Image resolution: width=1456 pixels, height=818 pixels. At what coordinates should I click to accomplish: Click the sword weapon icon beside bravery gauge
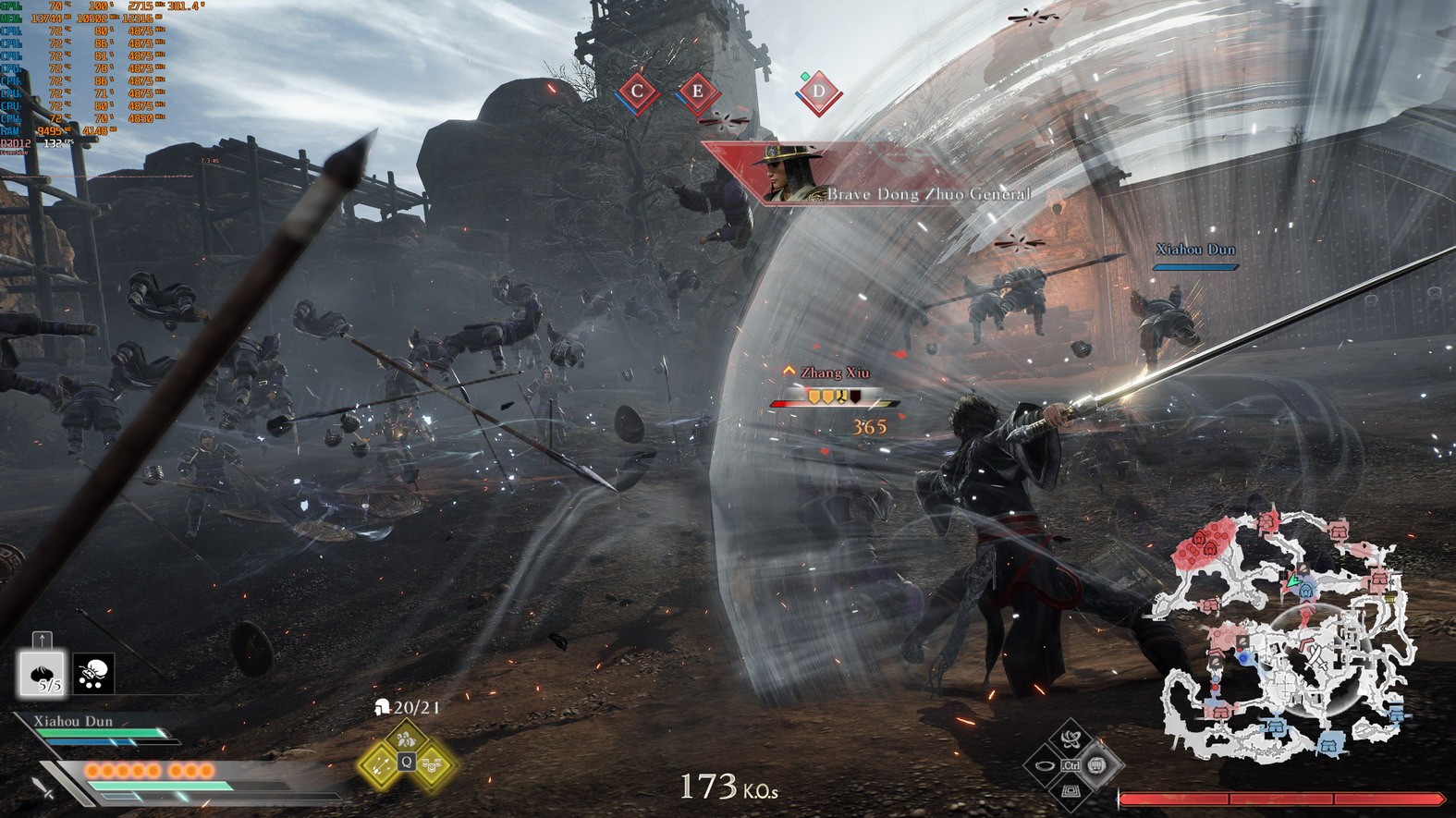click(x=43, y=788)
